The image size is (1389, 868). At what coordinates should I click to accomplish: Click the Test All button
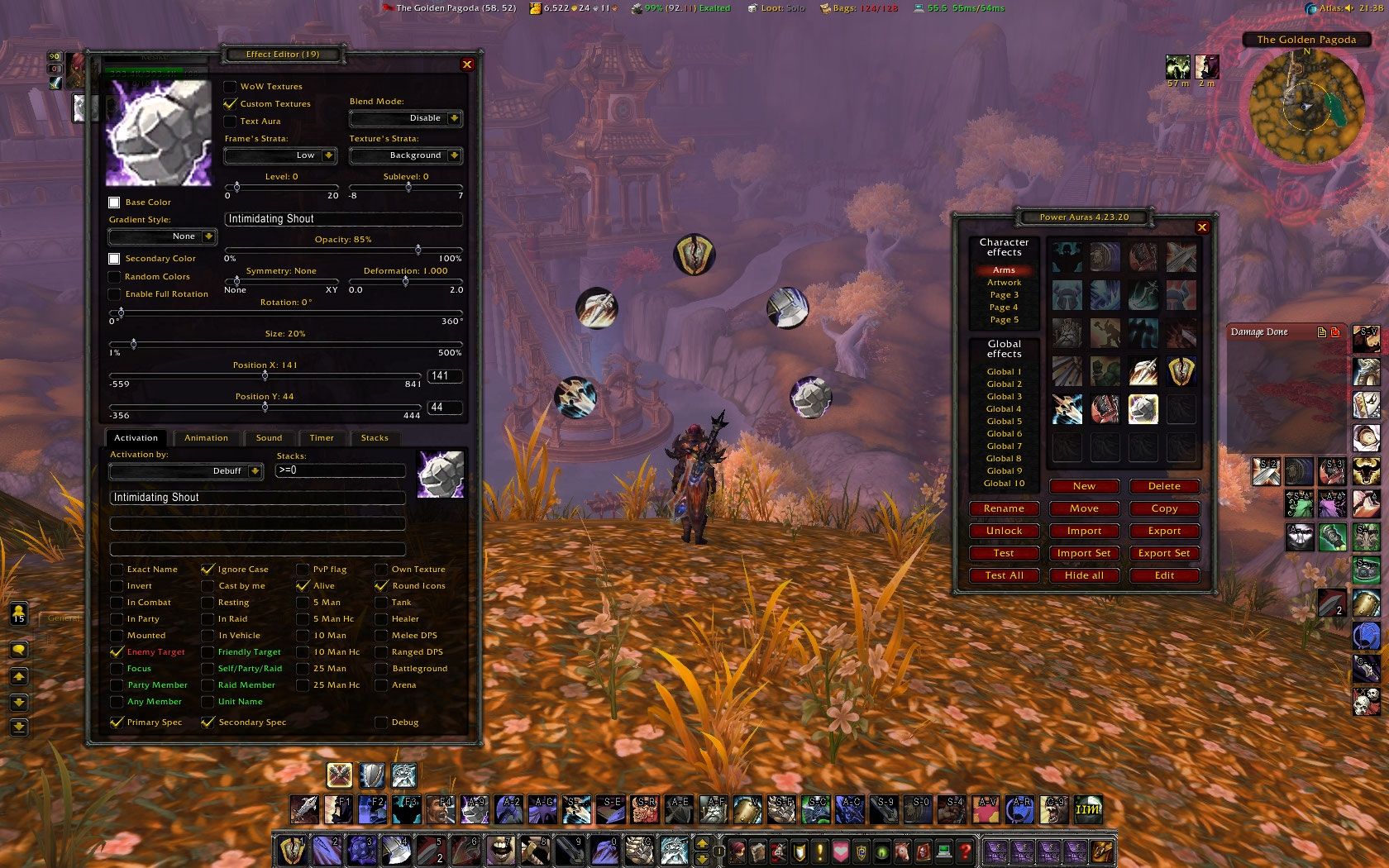1004,575
